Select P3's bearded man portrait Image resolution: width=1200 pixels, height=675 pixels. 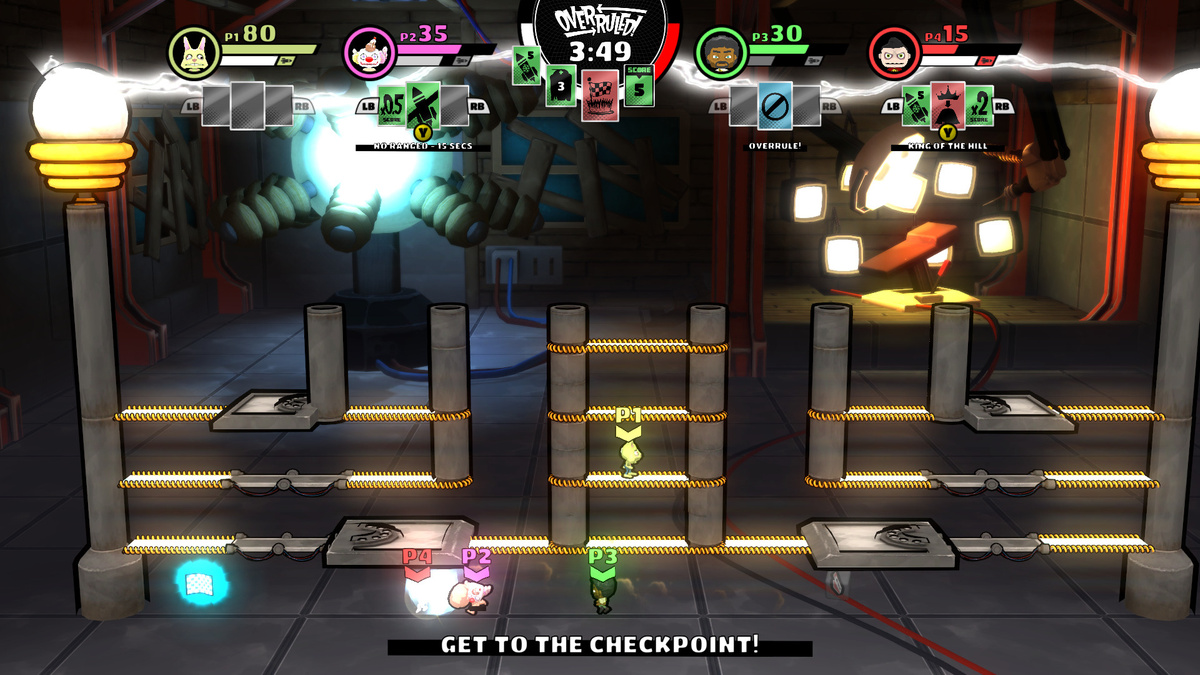point(718,50)
